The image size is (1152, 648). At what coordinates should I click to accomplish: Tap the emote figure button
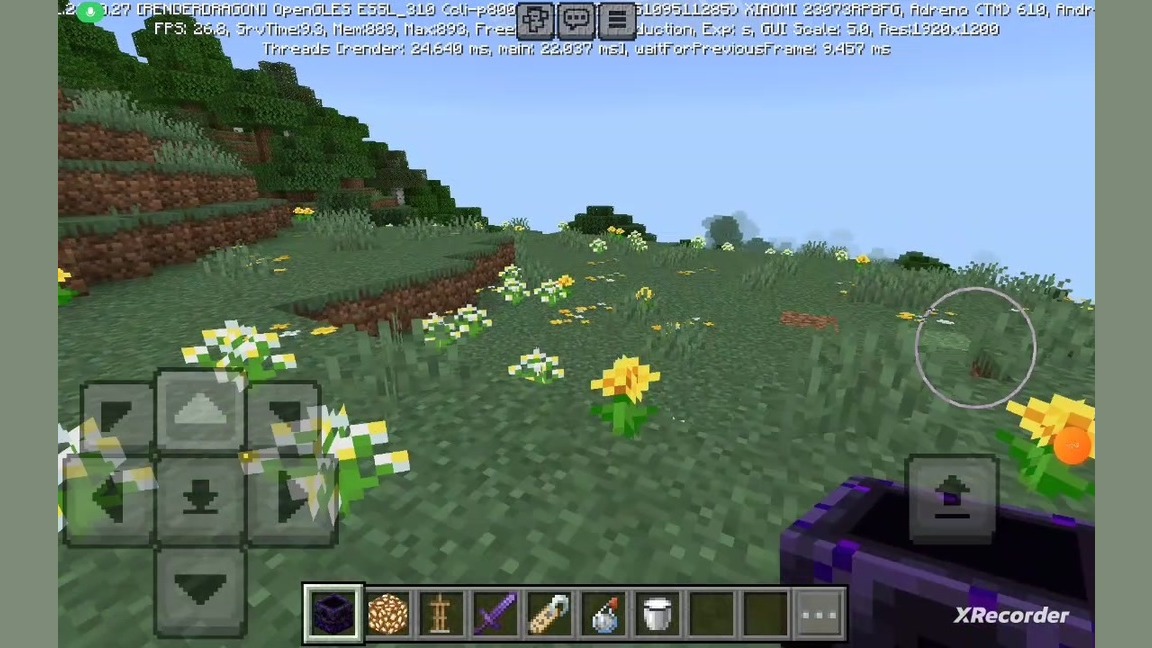[536, 19]
